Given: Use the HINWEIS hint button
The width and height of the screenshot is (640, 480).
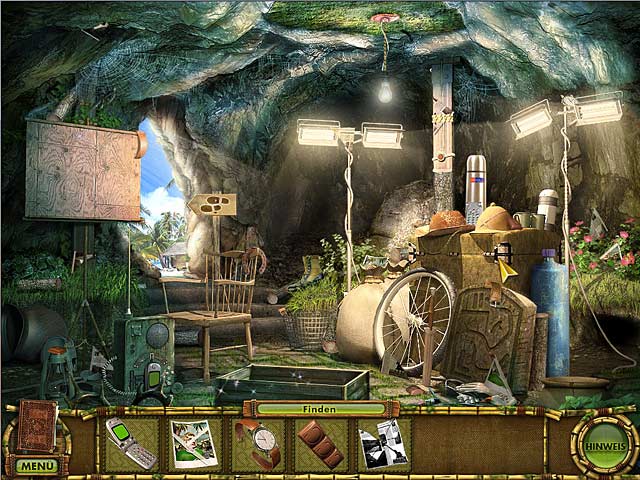Looking at the screenshot, I should (604, 444).
